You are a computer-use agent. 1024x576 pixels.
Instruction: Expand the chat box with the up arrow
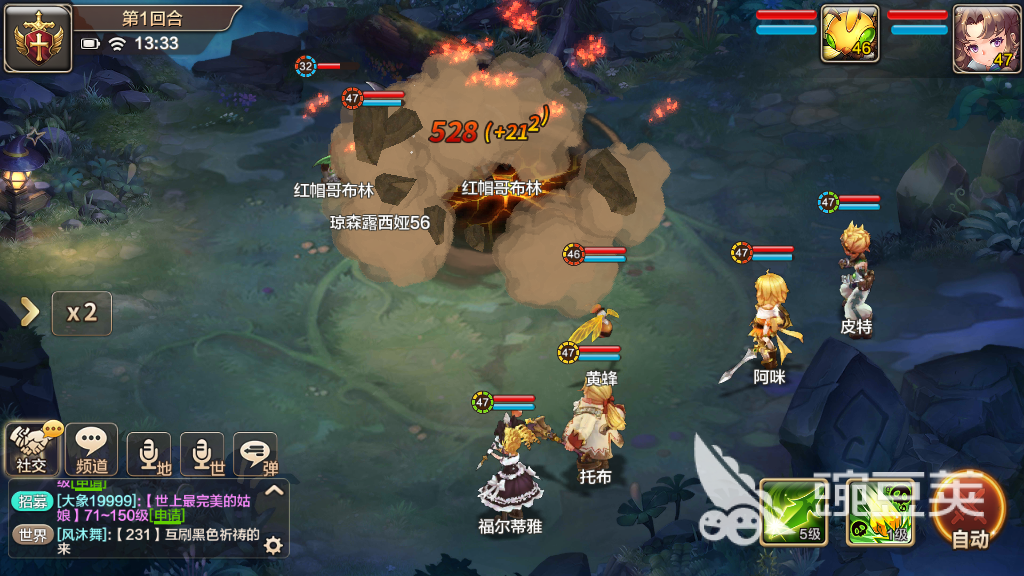tap(275, 490)
